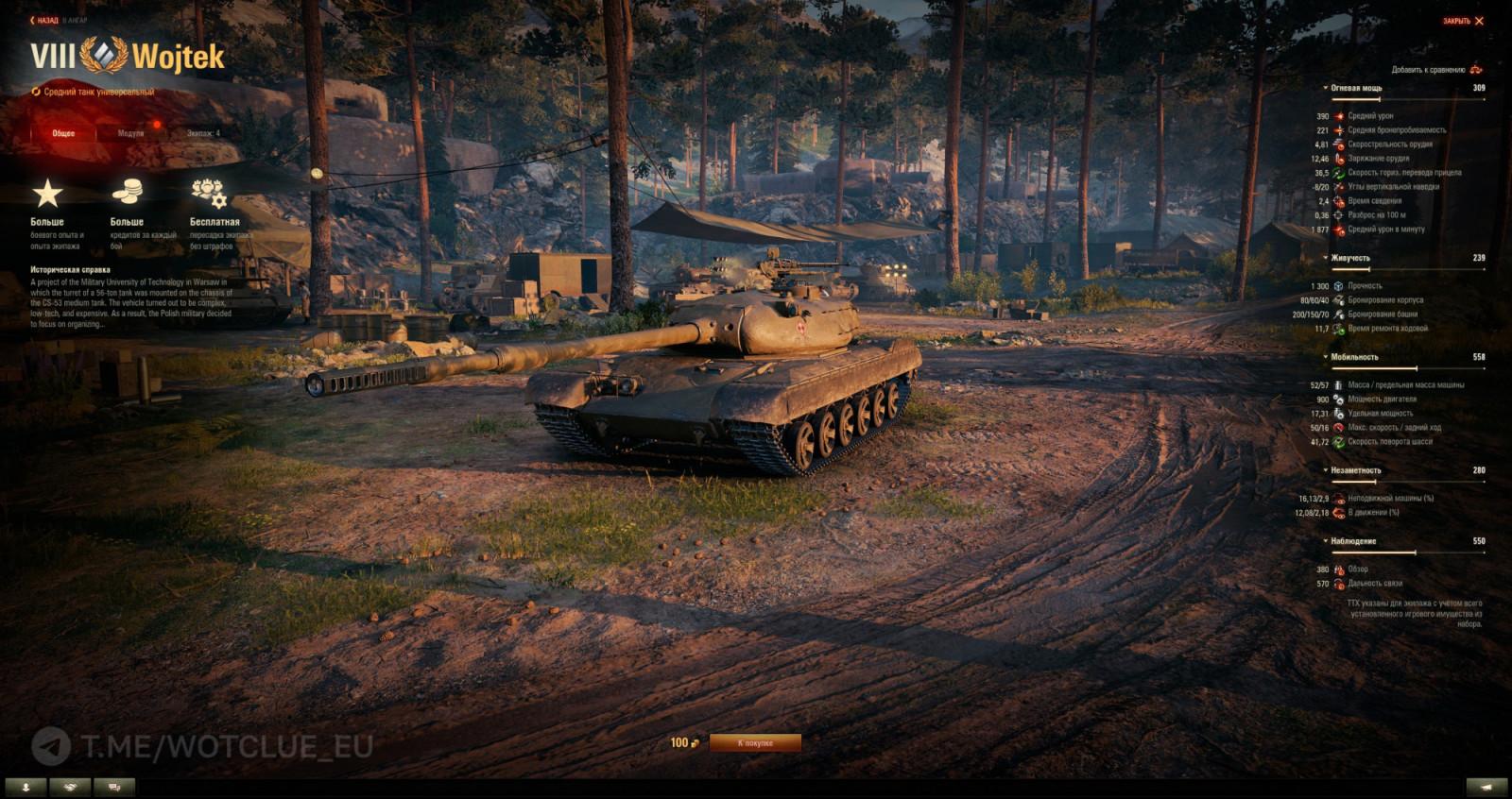Click the Средняя бронепробиваемость penetration icon
Screen dimensions: 1512x799
tap(1338, 129)
